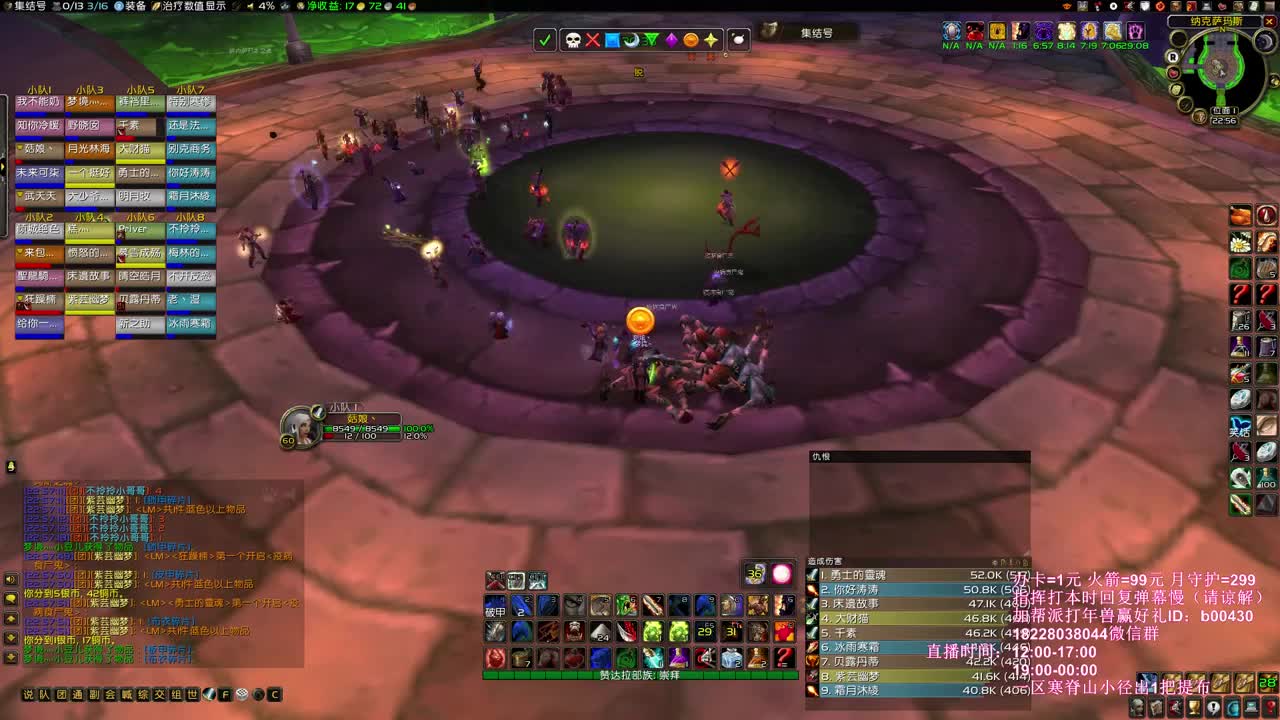The width and height of the screenshot is (1280, 720).
Task: Click the green checkmark ready-check icon
Action: pos(545,41)
